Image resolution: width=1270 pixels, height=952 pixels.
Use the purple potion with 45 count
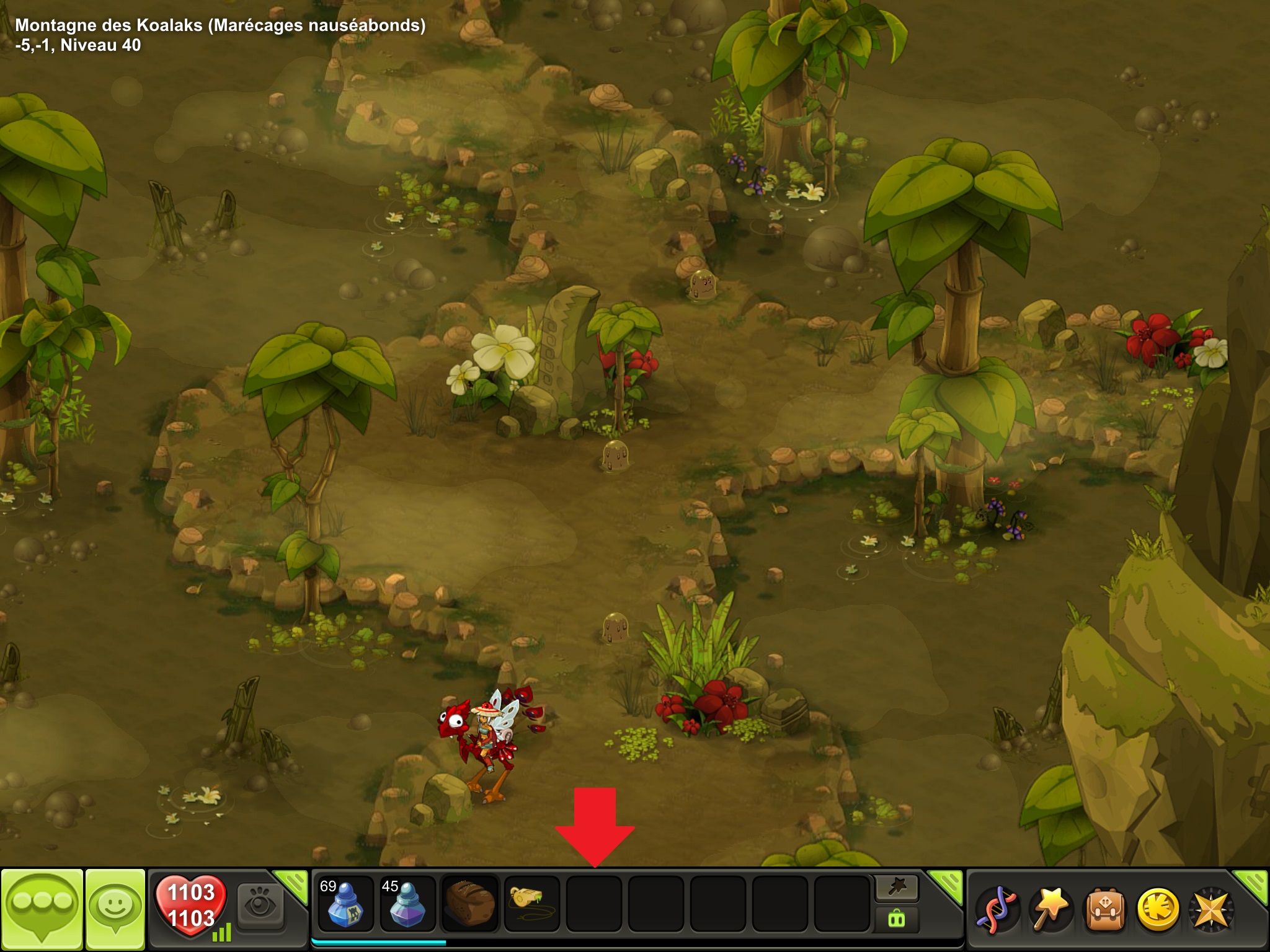[407, 904]
